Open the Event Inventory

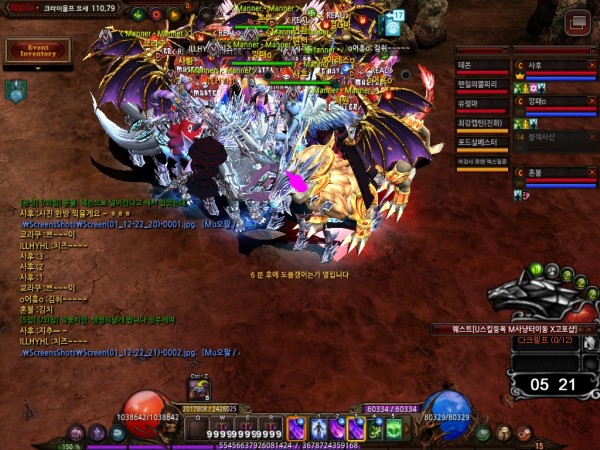38,50
